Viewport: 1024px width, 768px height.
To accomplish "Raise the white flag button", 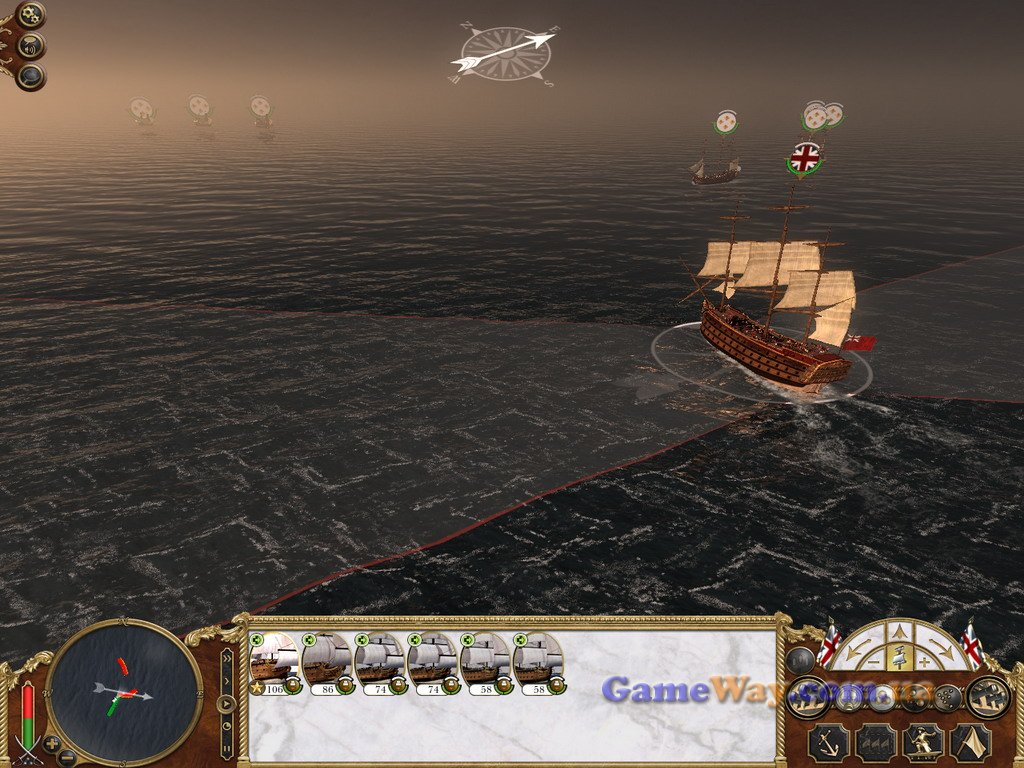I will click(969, 742).
